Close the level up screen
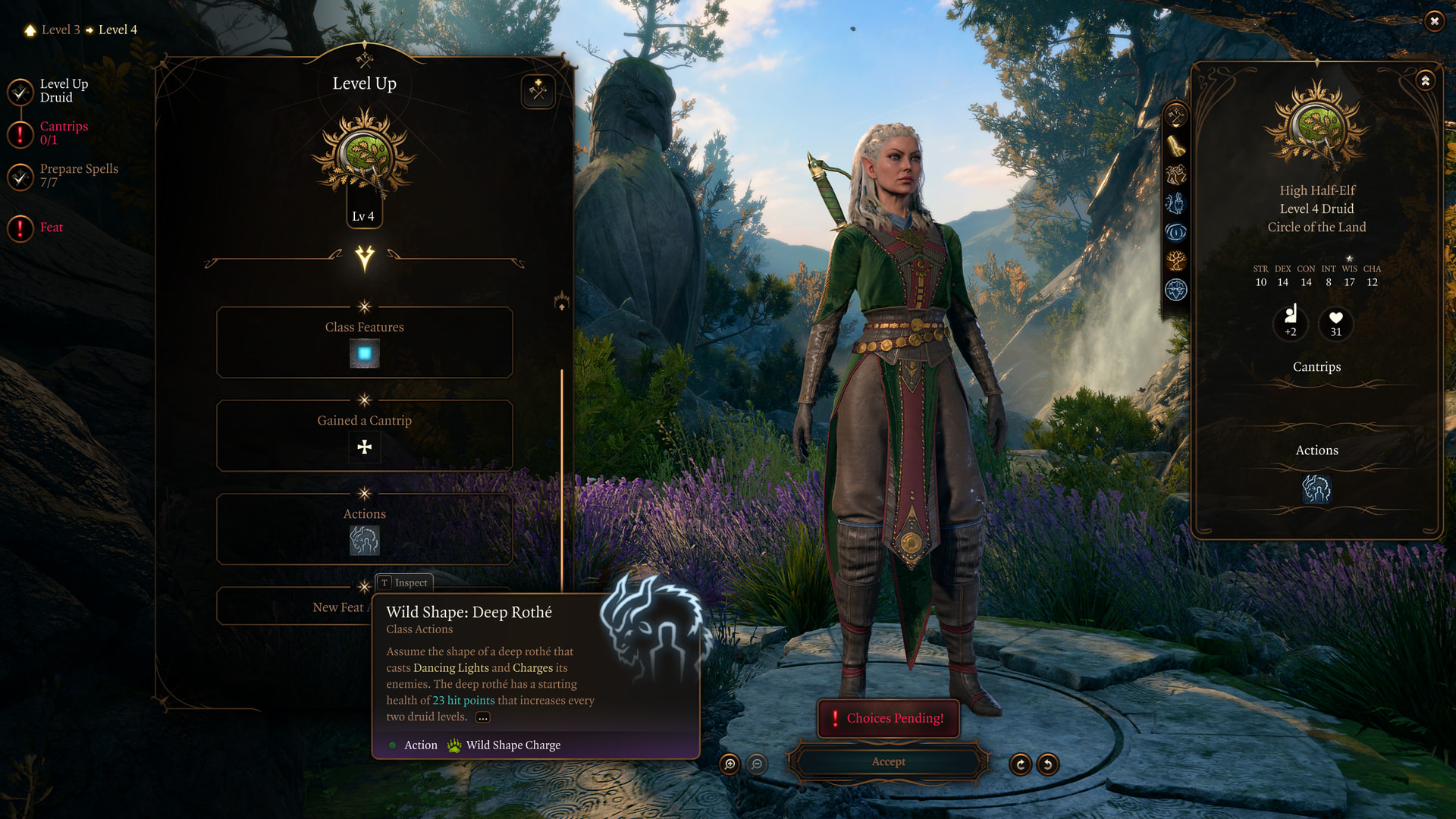This screenshot has width=1456, height=819. point(1434,21)
